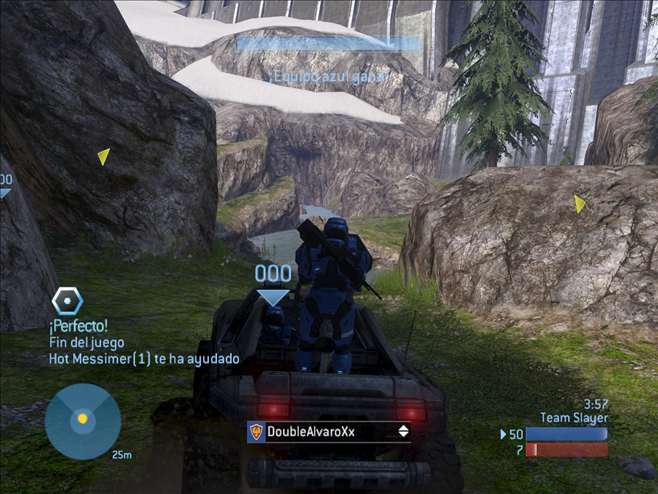Select the emblem beside DoubleAlvaroXx
Viewport: 658px width, 494px height.
point(256,432)
